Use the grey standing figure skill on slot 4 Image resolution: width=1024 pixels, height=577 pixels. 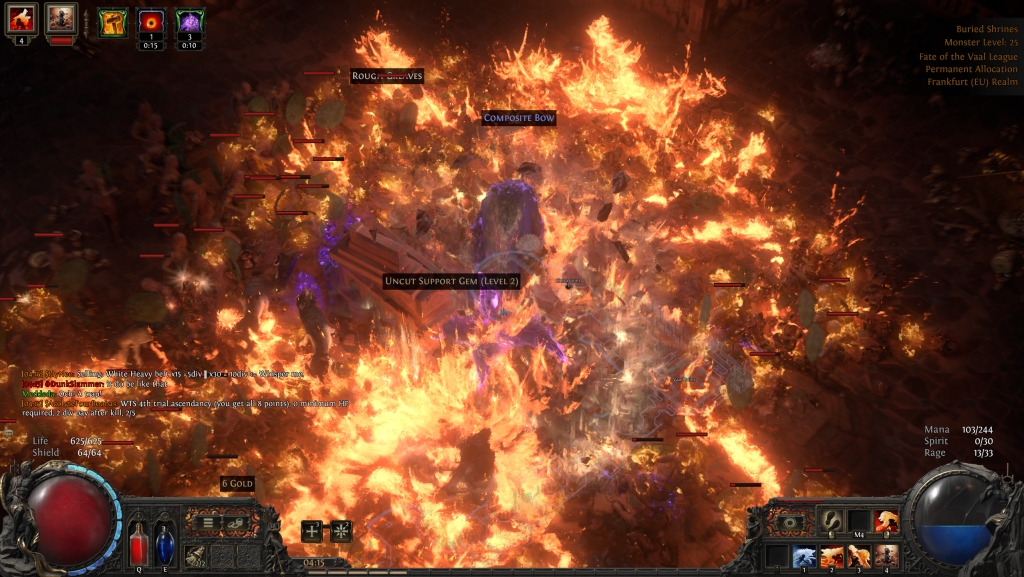(x=886, y=556)
